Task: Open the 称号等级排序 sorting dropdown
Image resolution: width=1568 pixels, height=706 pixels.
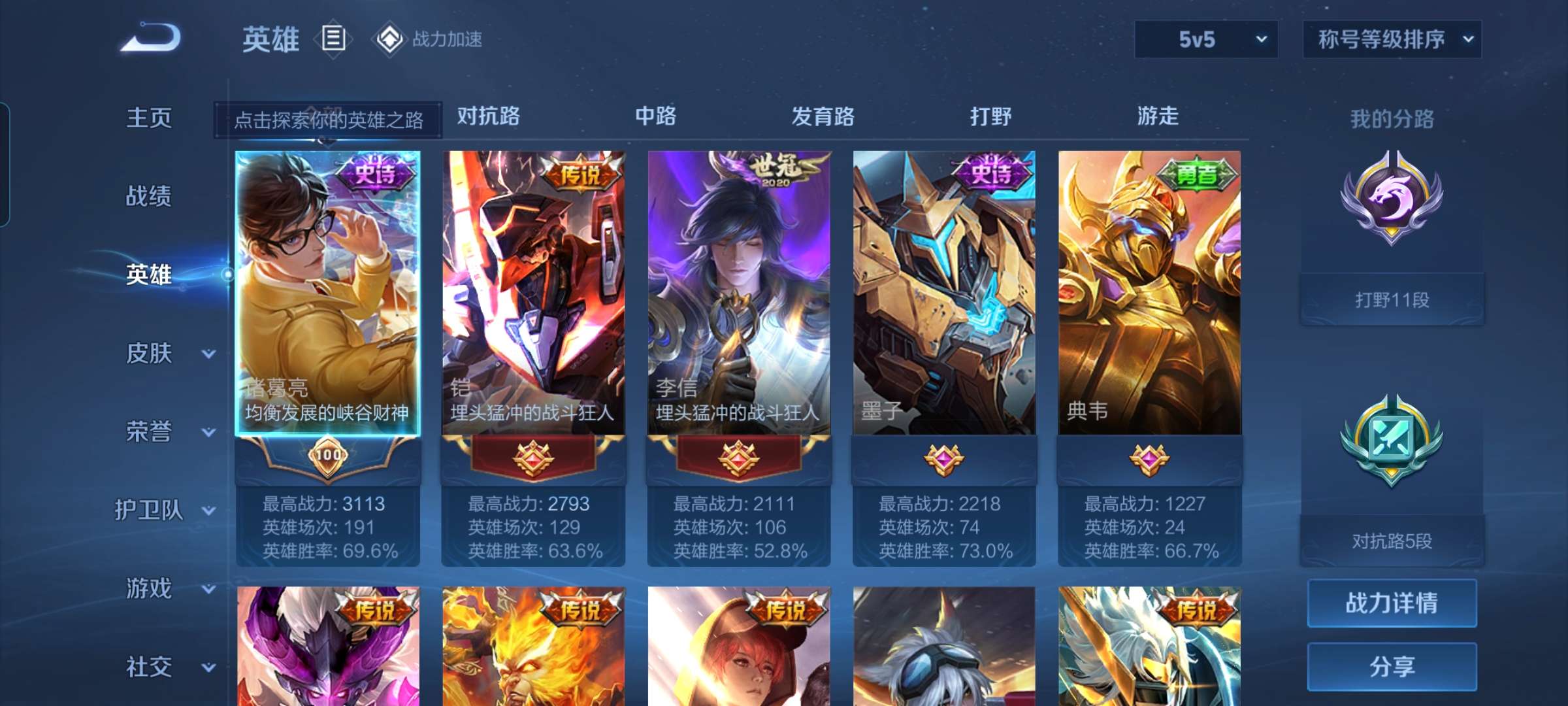Action: click(x=1392, y=40)
